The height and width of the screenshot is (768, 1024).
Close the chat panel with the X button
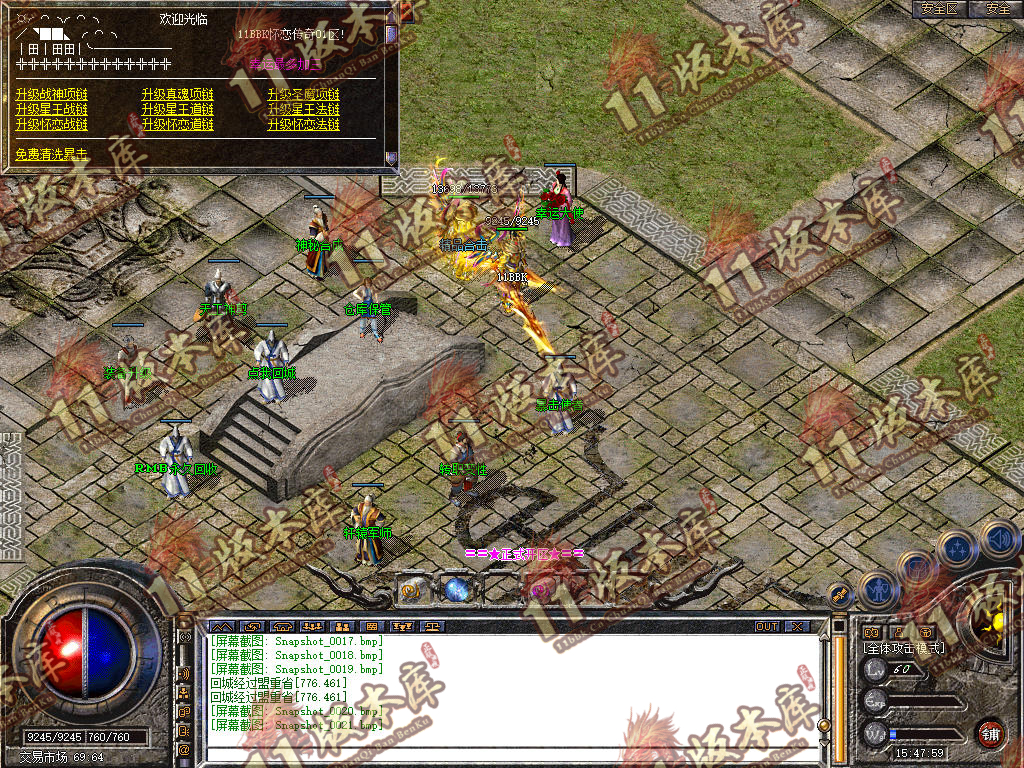tap(797, 627)
